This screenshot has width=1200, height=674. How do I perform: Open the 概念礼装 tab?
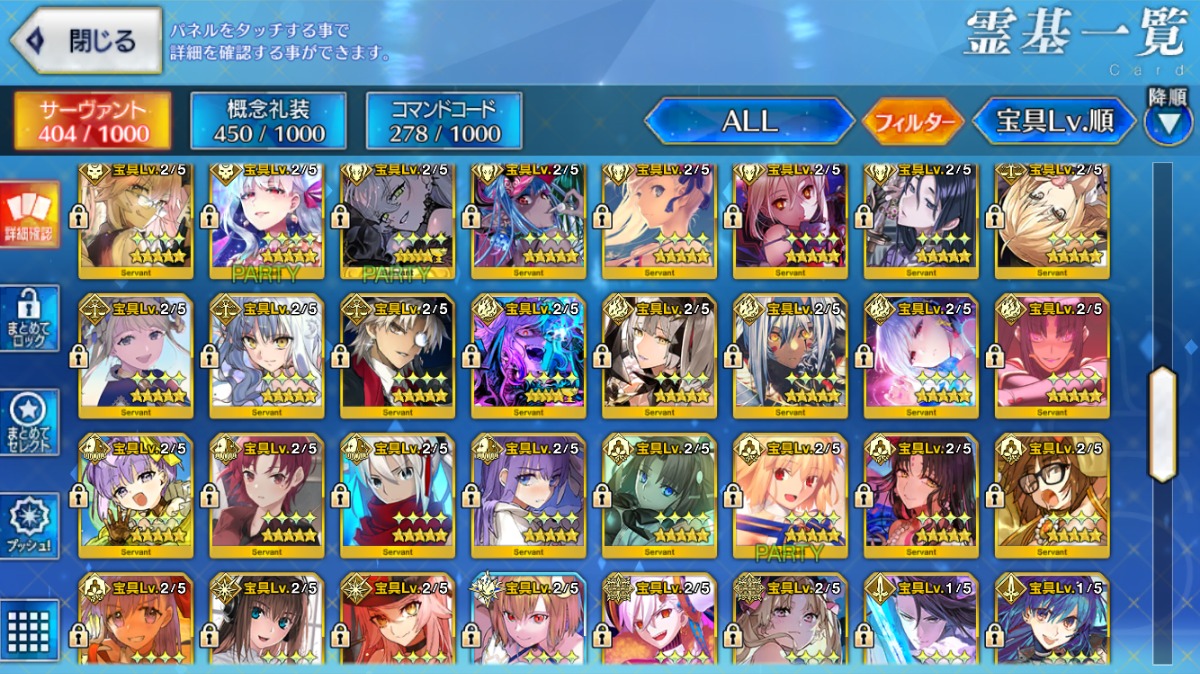click(x=268, y=122)
